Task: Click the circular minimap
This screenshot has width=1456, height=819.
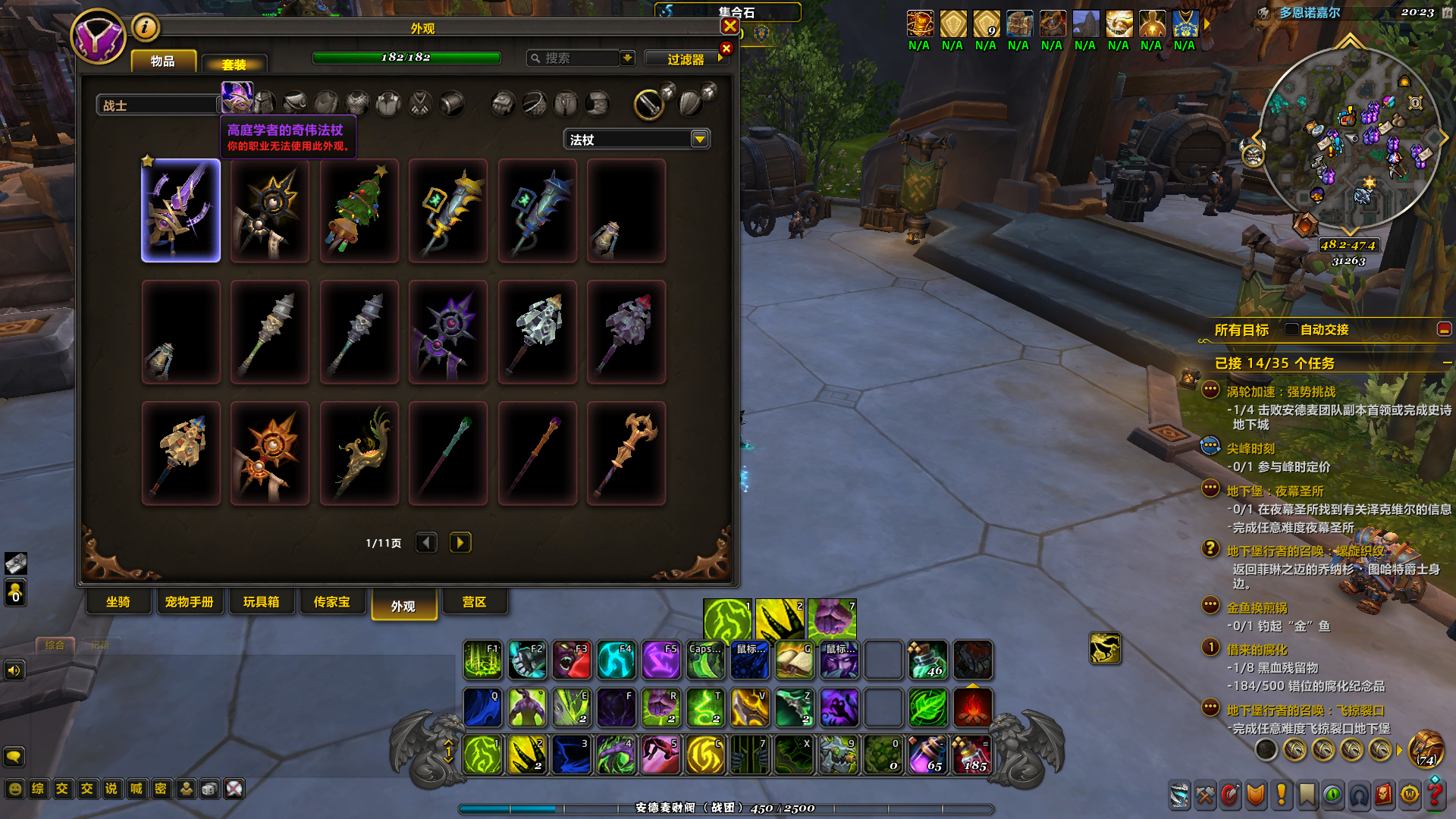Action: click(x=1348, y=141)
